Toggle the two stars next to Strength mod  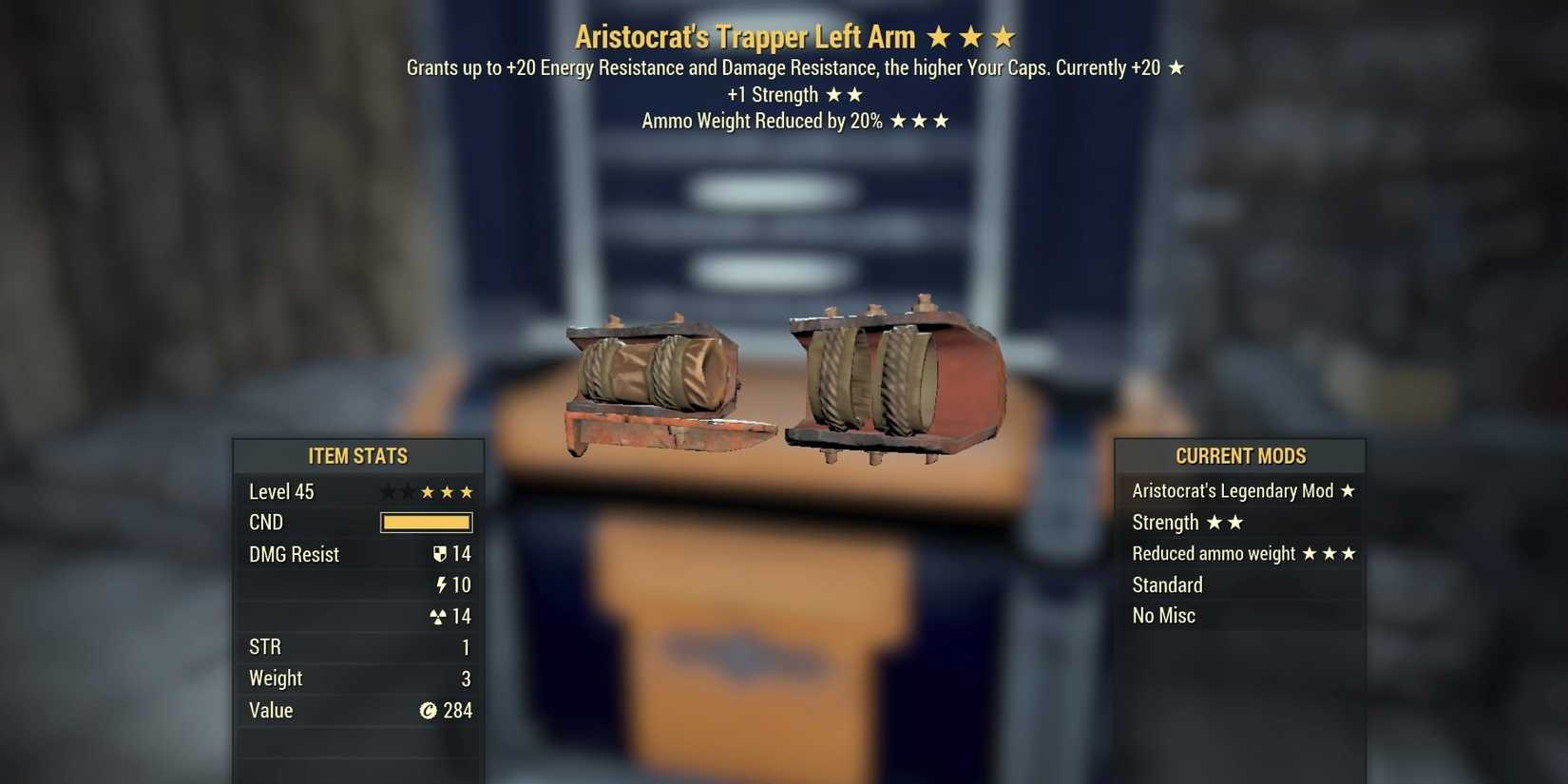coord(1226,522)
